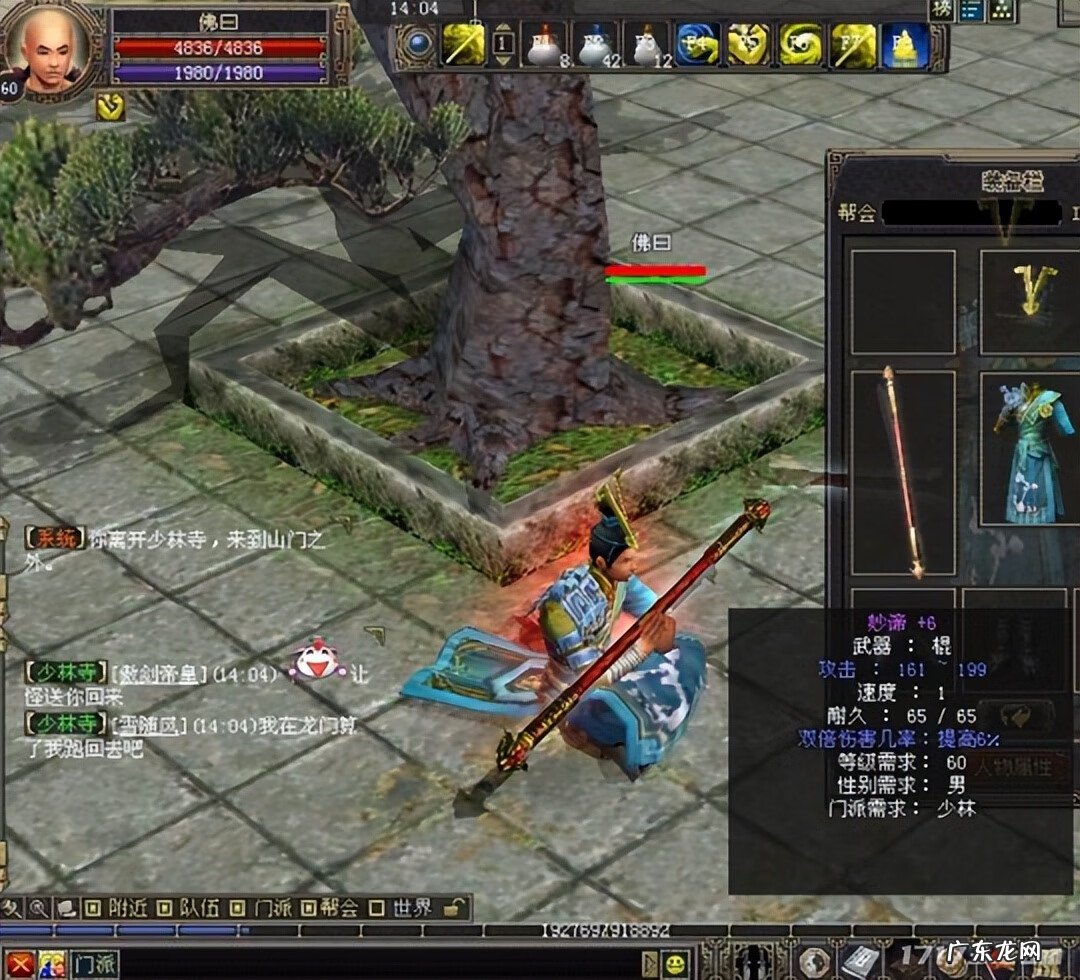Select the red potion hotbar slot

[x=546, y=45]
